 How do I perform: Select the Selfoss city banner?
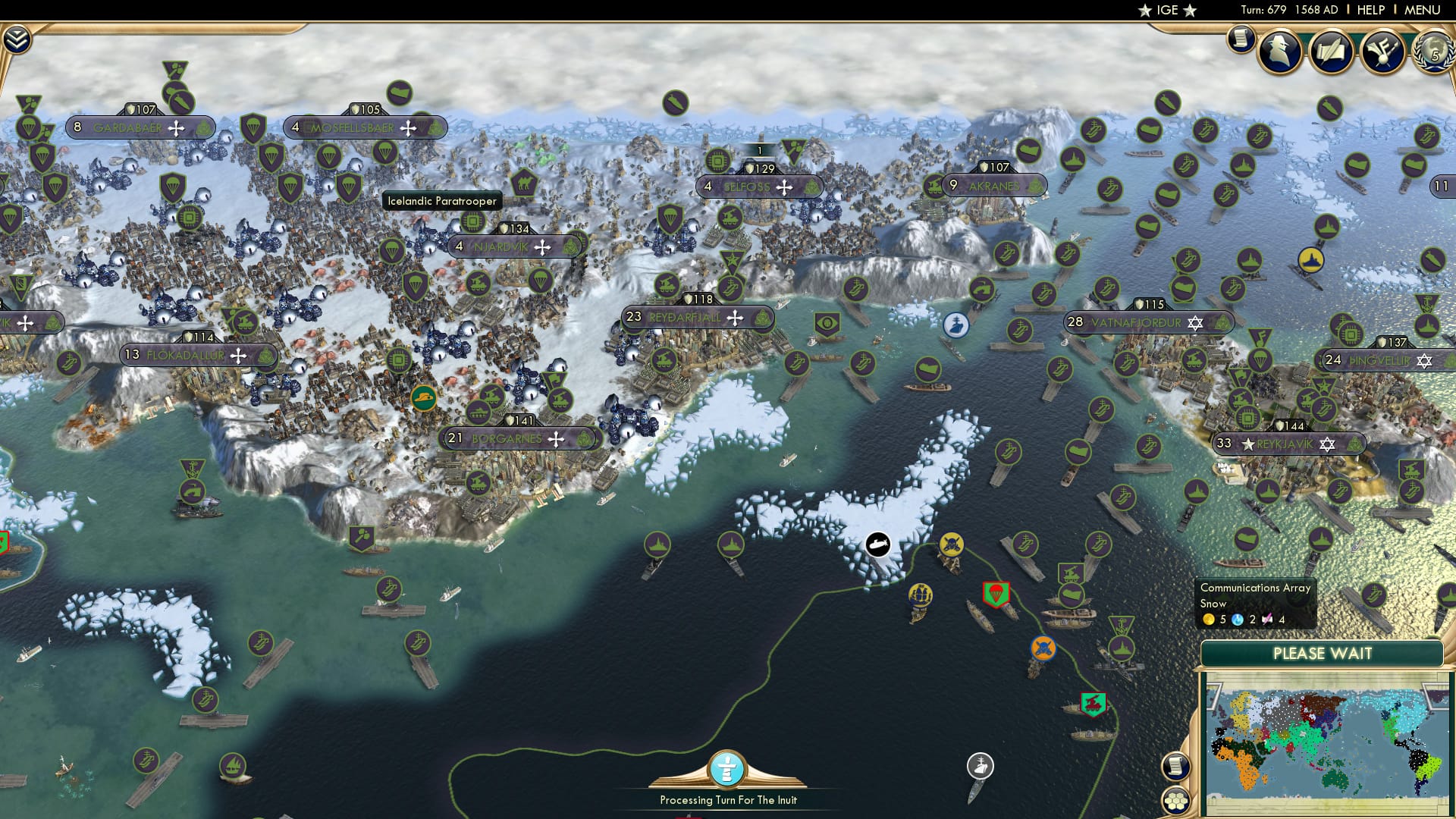click(x=758, y=184)
